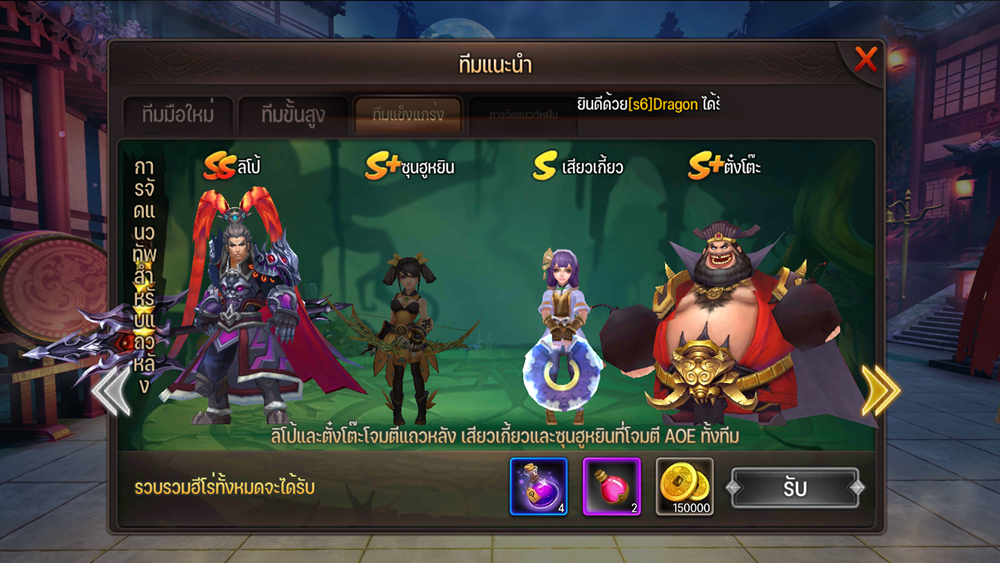Open the ทีมขั้นสูง tab

(292, 115)
